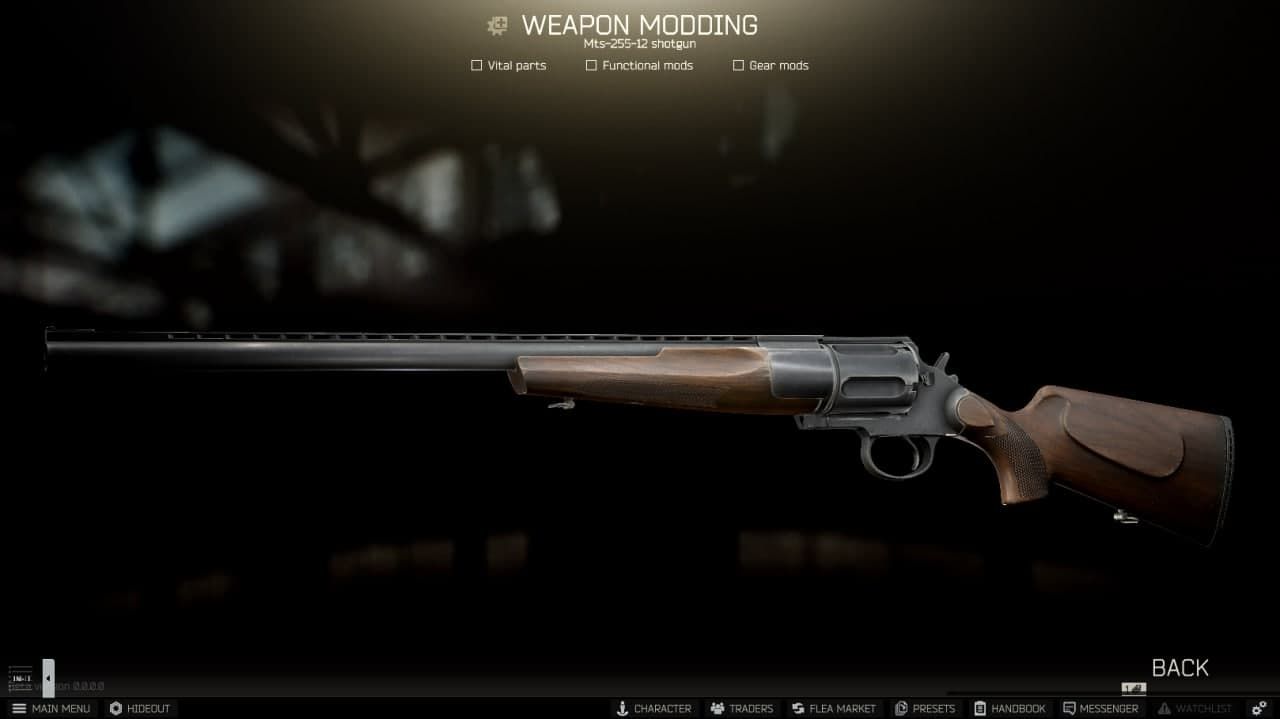
Task: Visit the Traders screen
Action: 741,708
